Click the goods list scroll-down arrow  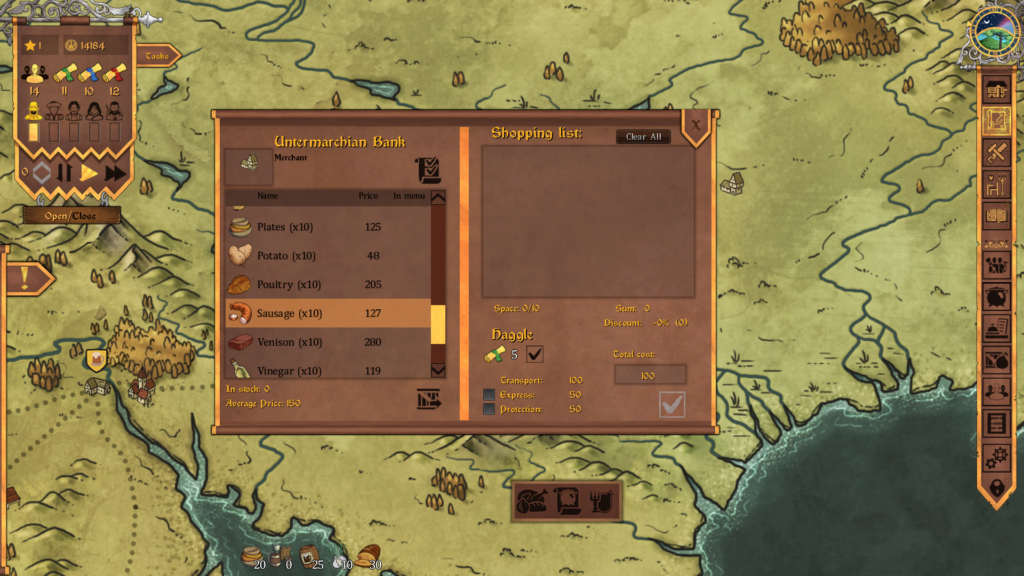(x=438, y=370)
